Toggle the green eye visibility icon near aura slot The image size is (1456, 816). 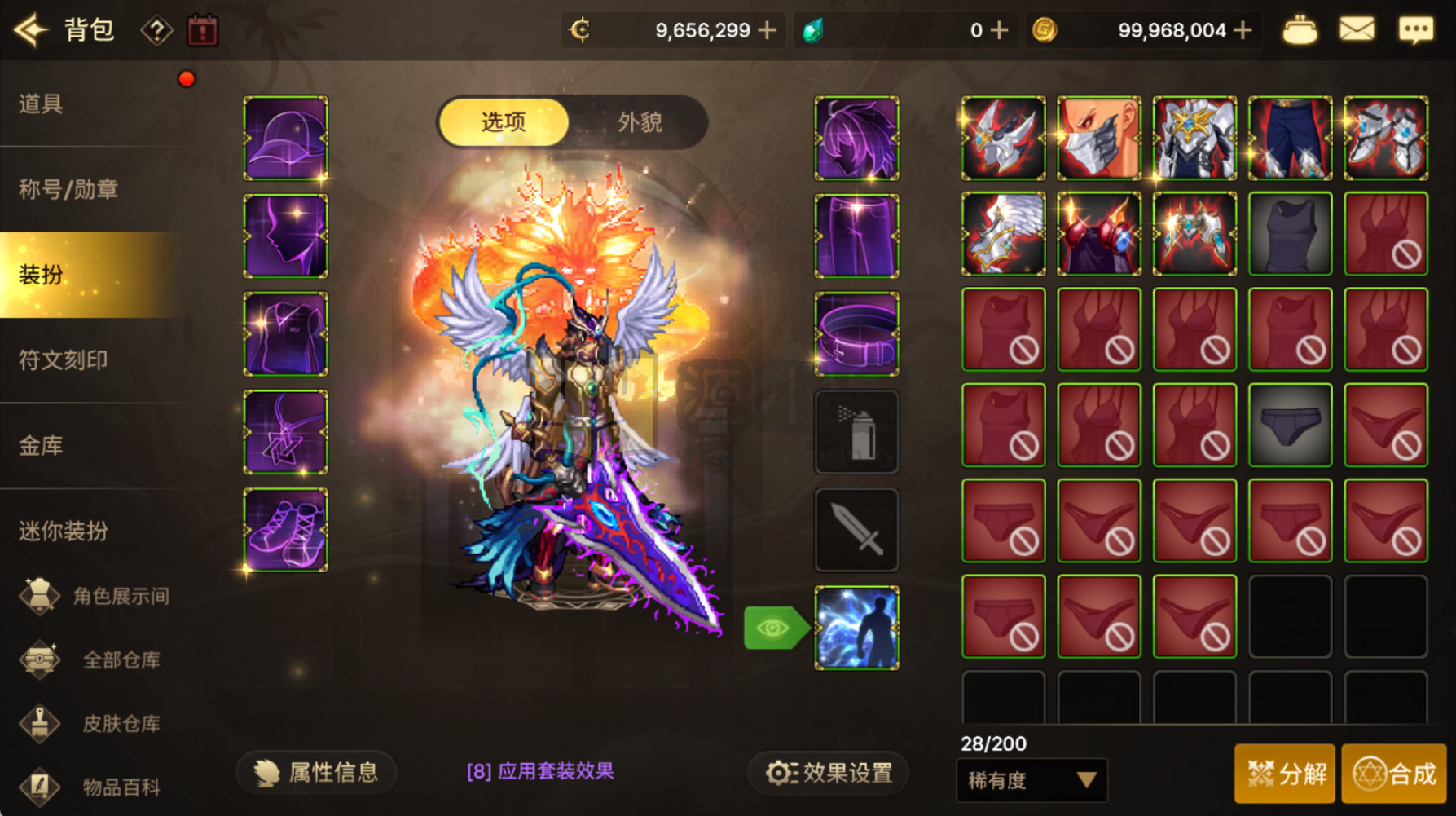(x=774, y=626)
